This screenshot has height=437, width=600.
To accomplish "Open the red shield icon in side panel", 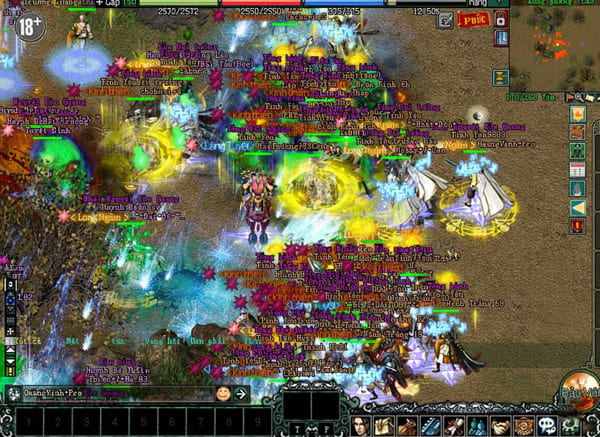I will coord(578,226).
